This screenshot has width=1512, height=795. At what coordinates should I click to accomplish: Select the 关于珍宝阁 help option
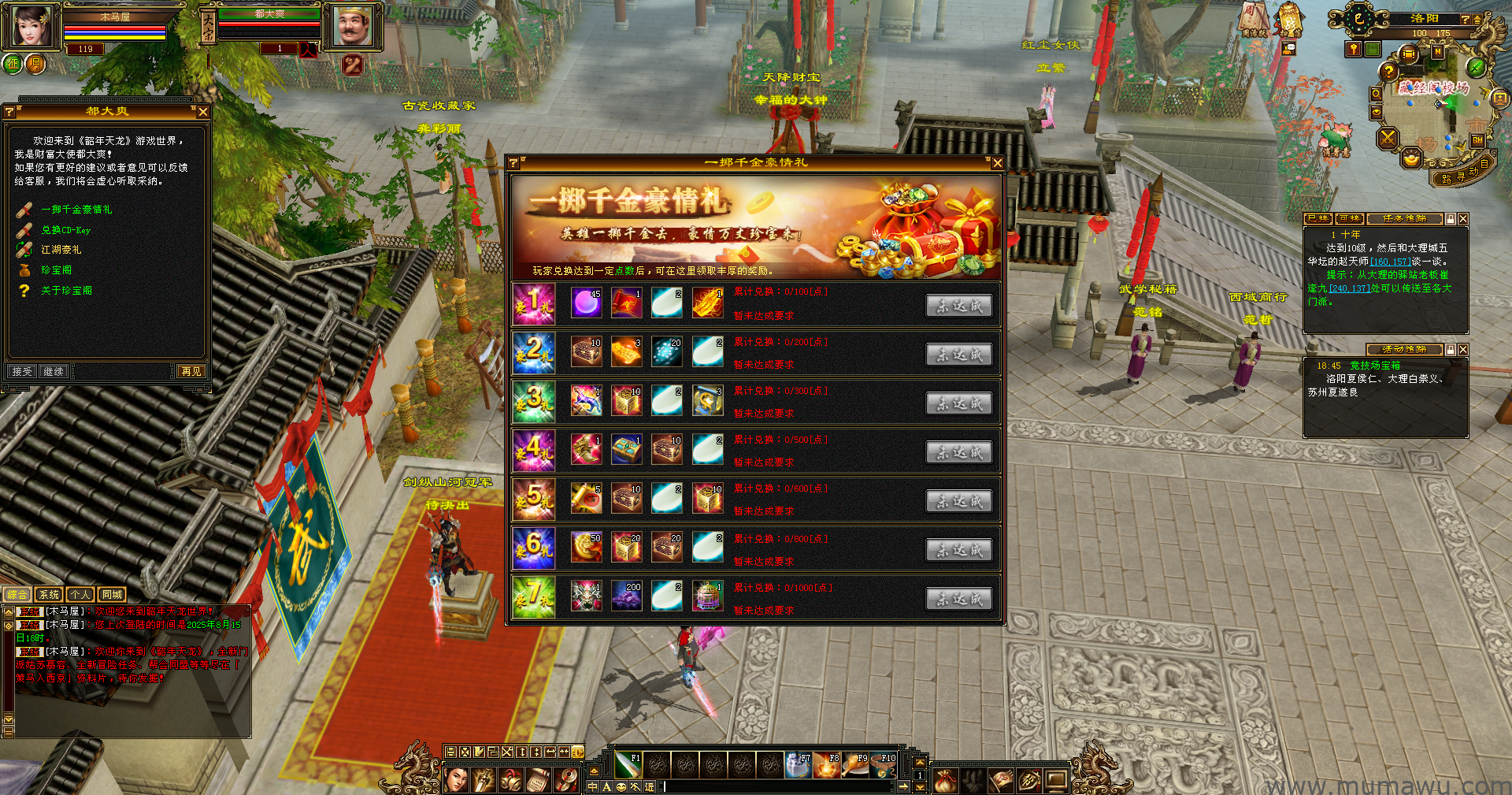pyautogui.click(x=66, y=291)
